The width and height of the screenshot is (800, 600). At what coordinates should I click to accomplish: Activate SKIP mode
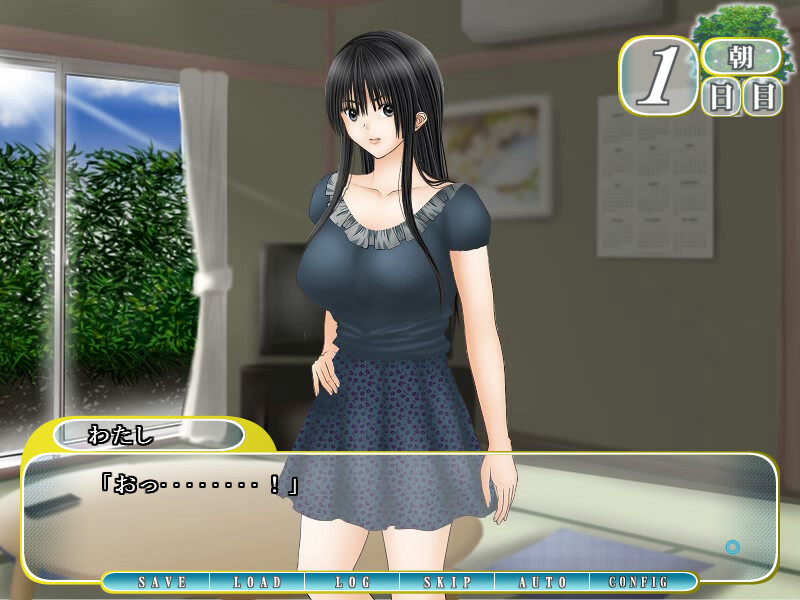click(447, 582)
